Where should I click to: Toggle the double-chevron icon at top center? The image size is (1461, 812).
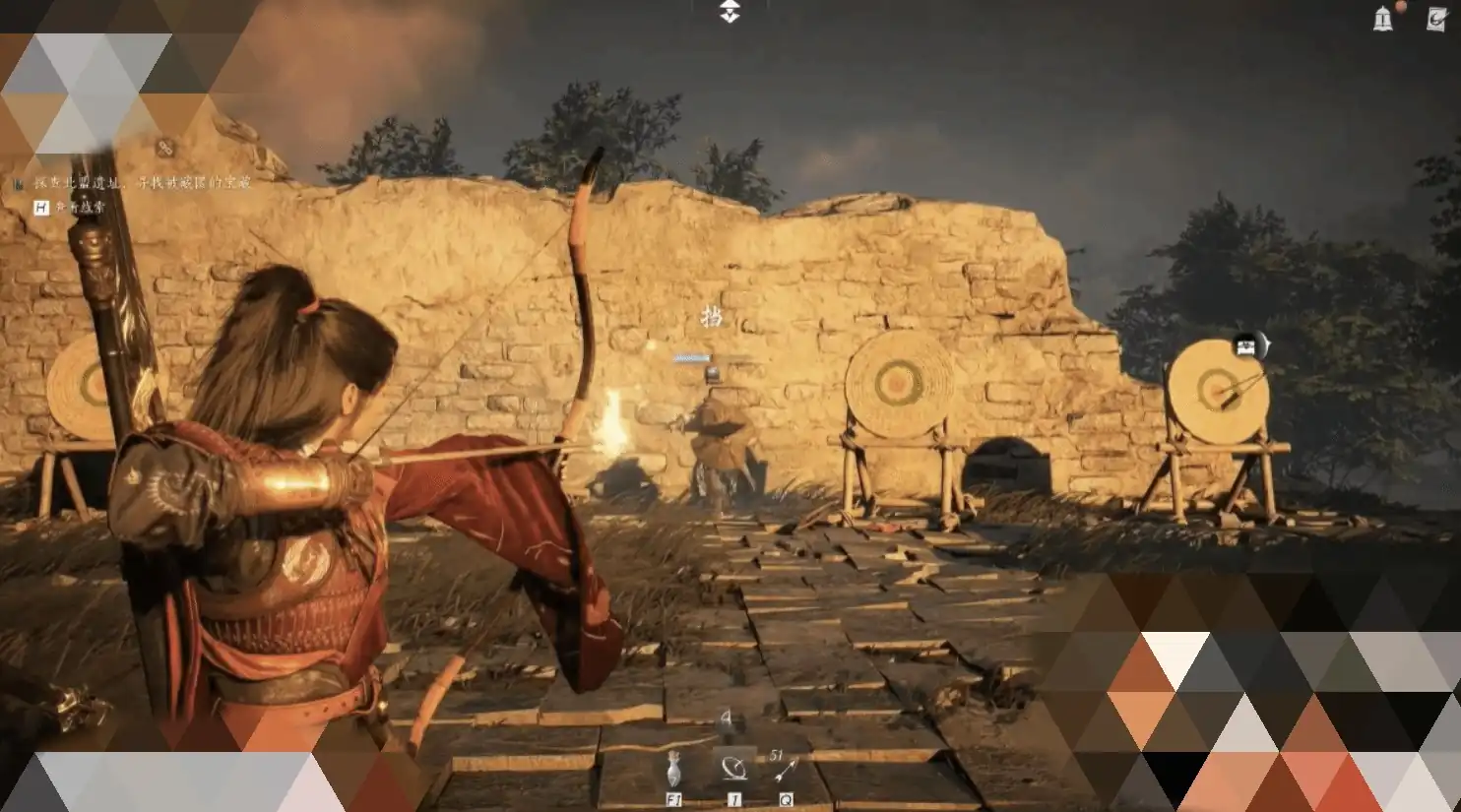[x=730, y=12]
